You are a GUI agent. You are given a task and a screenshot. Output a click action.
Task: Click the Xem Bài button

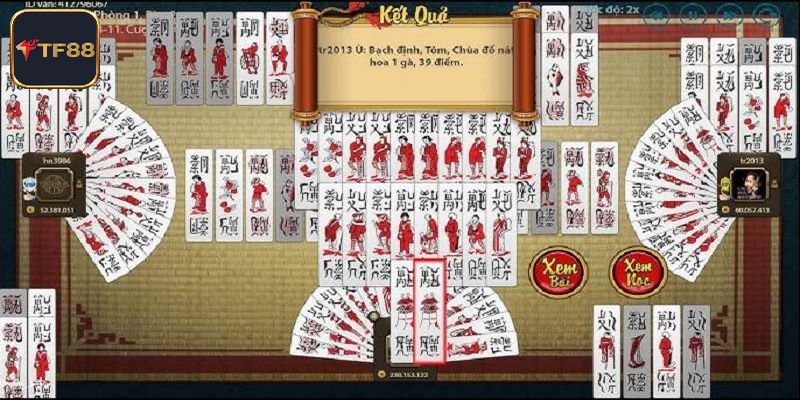558,272
